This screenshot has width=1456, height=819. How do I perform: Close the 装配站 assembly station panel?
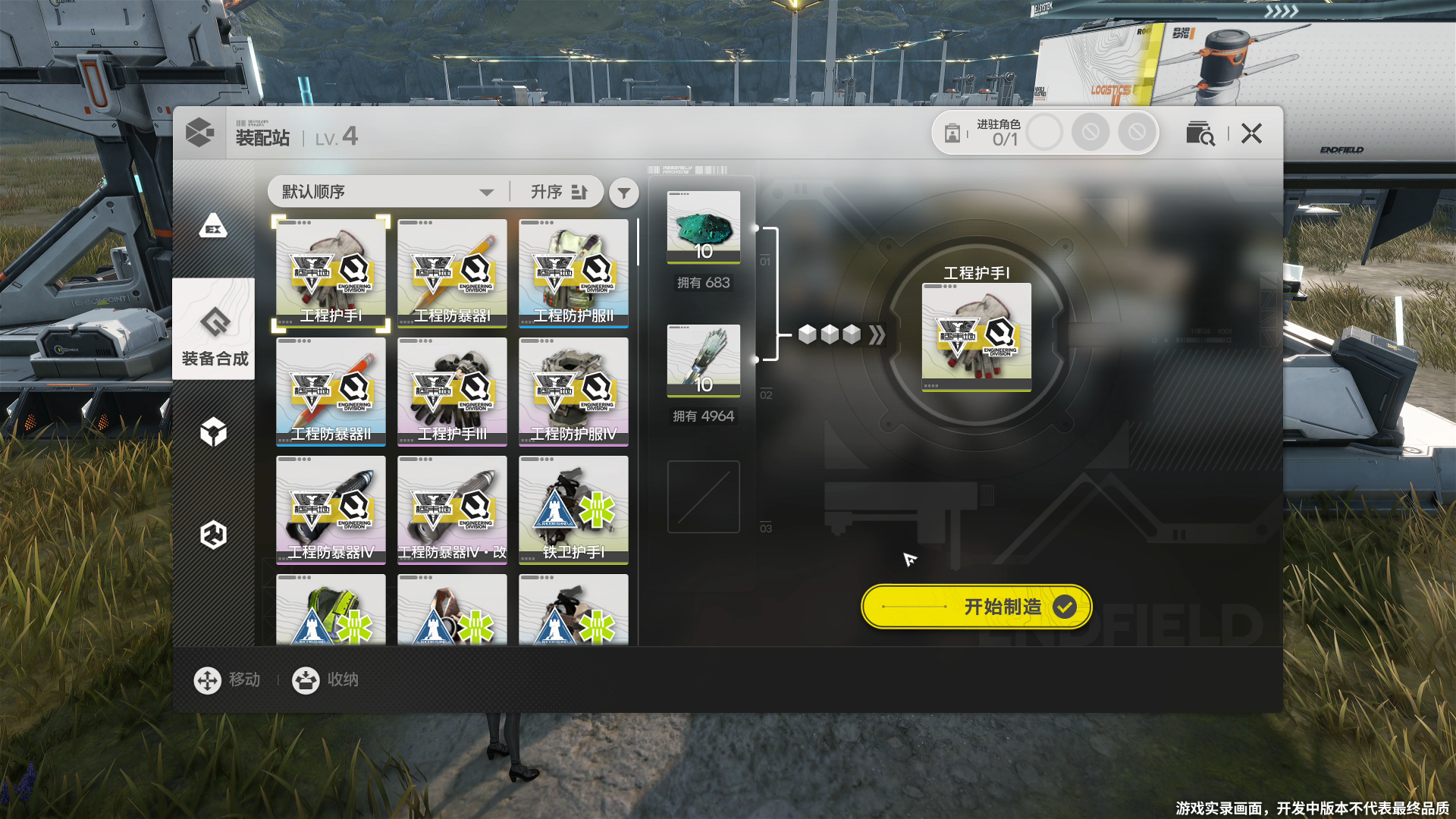pyautogui.click(x=1251, y=133)
